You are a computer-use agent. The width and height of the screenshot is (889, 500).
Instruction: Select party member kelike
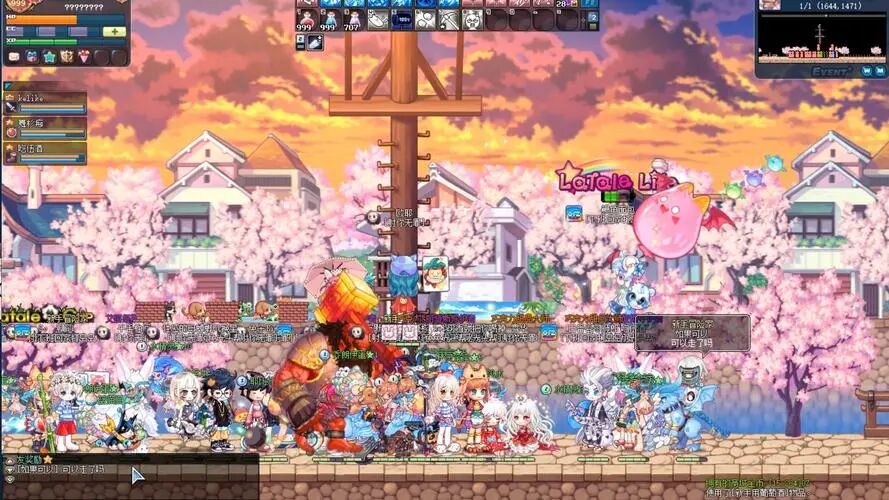[x=44, y=104]
